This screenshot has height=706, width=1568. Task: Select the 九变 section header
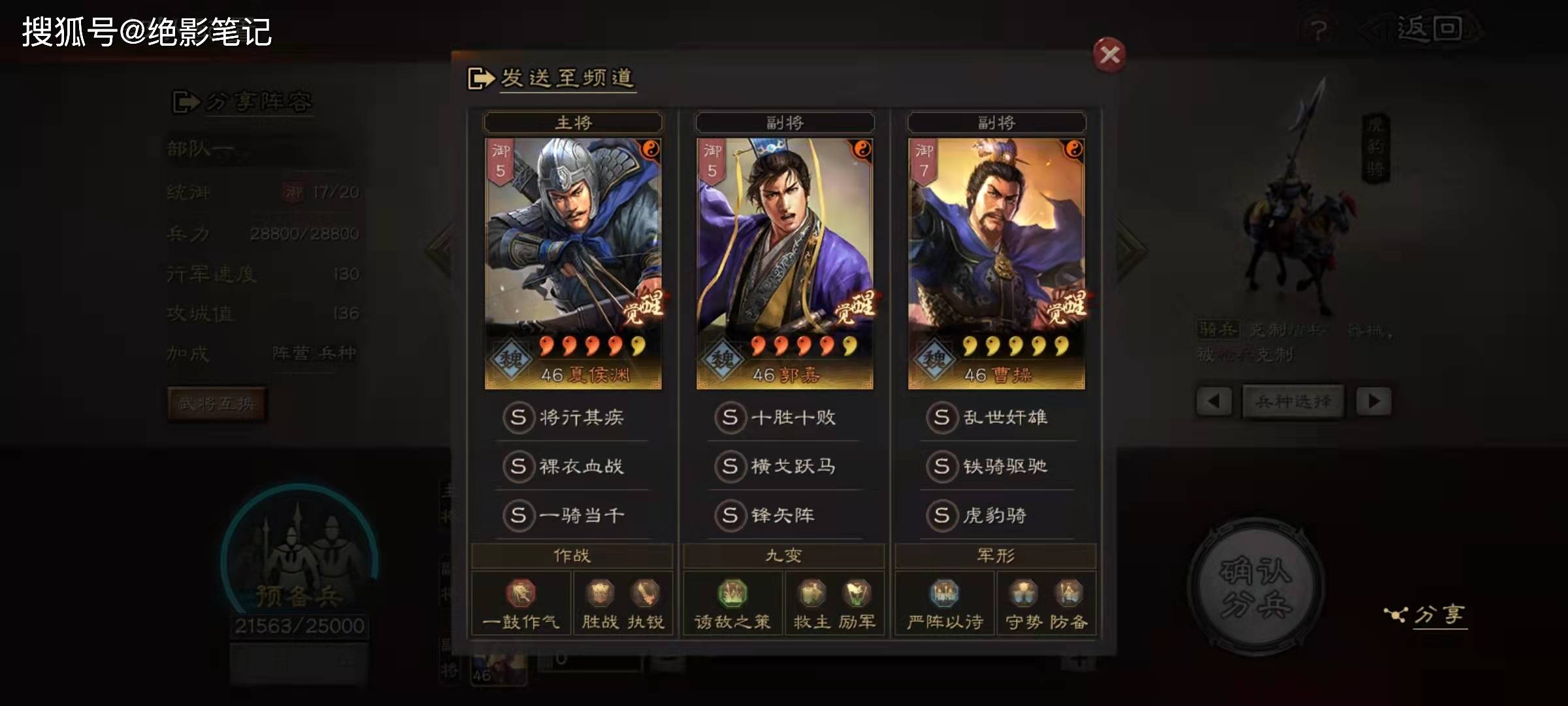[783, 554]
